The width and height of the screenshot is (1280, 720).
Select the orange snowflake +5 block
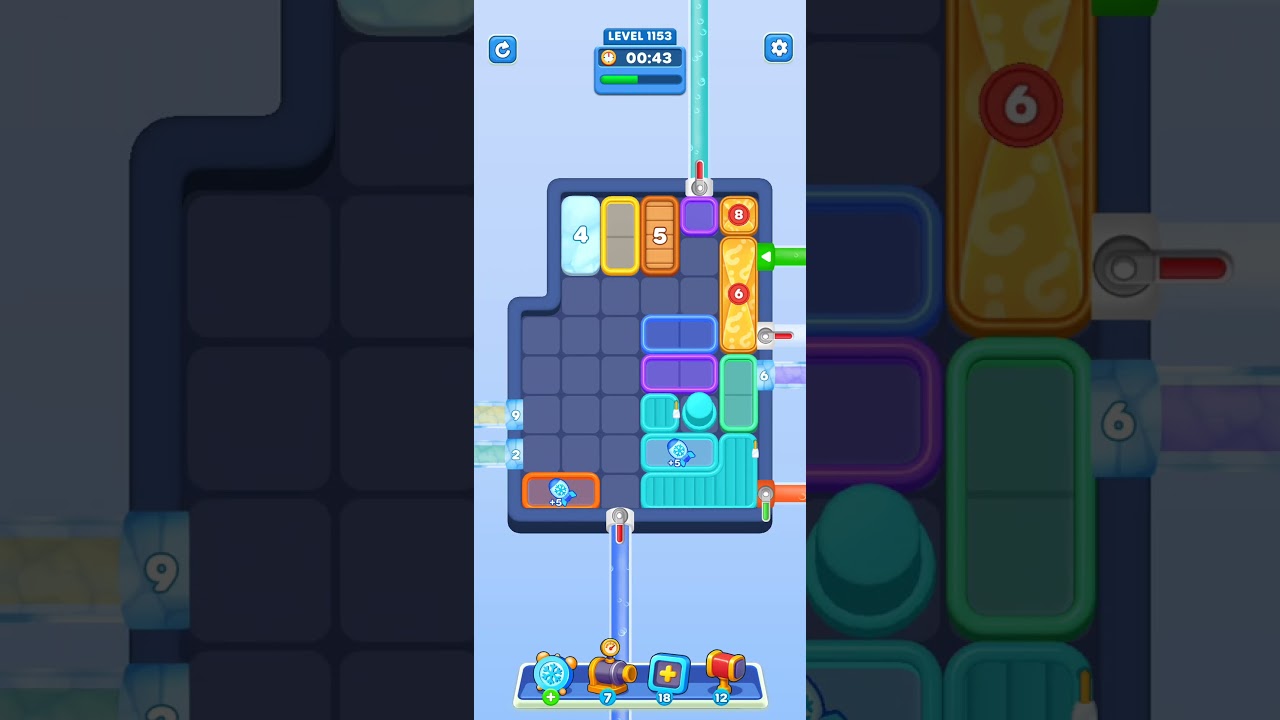(560, 490)
